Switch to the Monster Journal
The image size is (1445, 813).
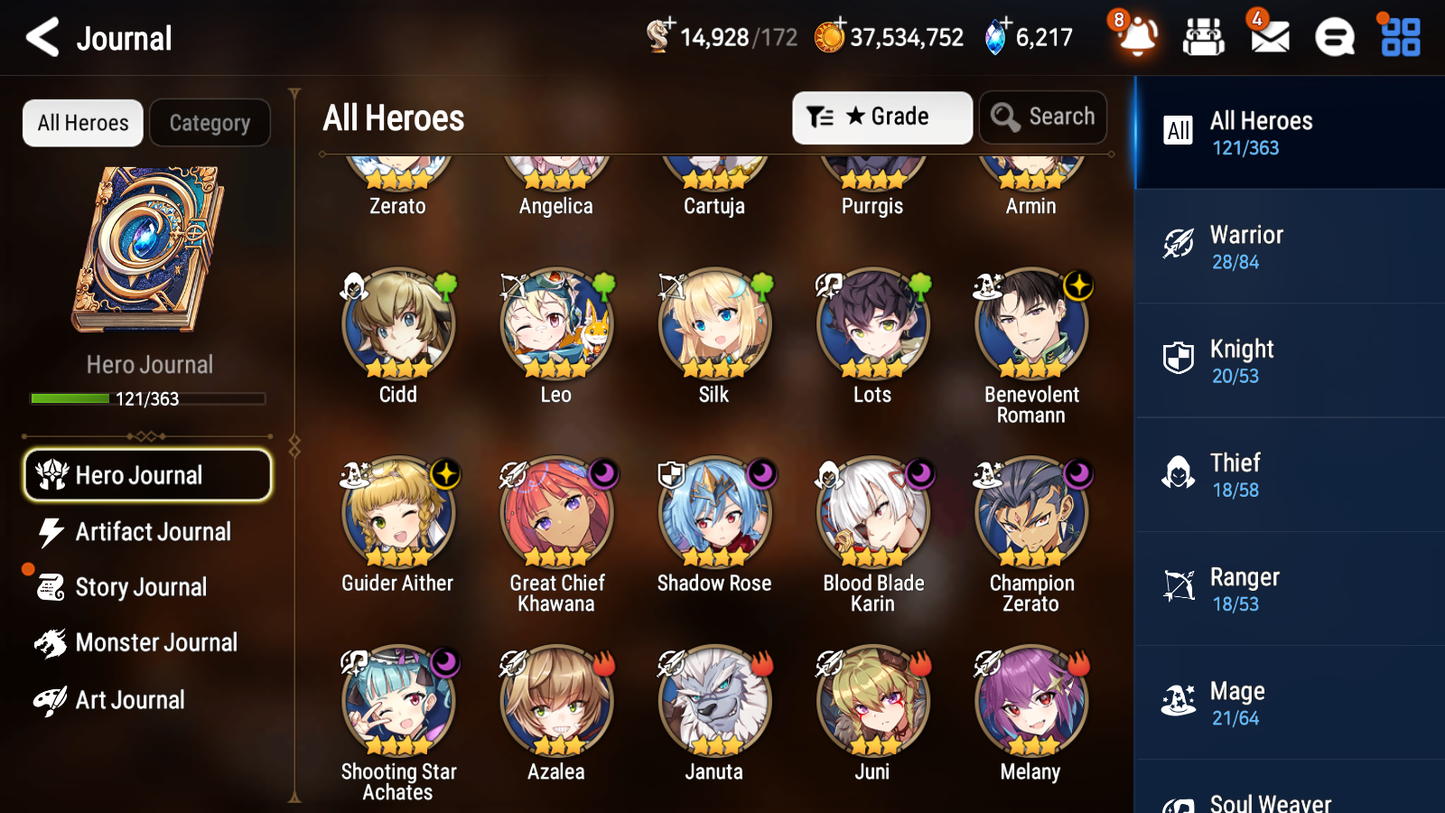(x=157, y=643)
